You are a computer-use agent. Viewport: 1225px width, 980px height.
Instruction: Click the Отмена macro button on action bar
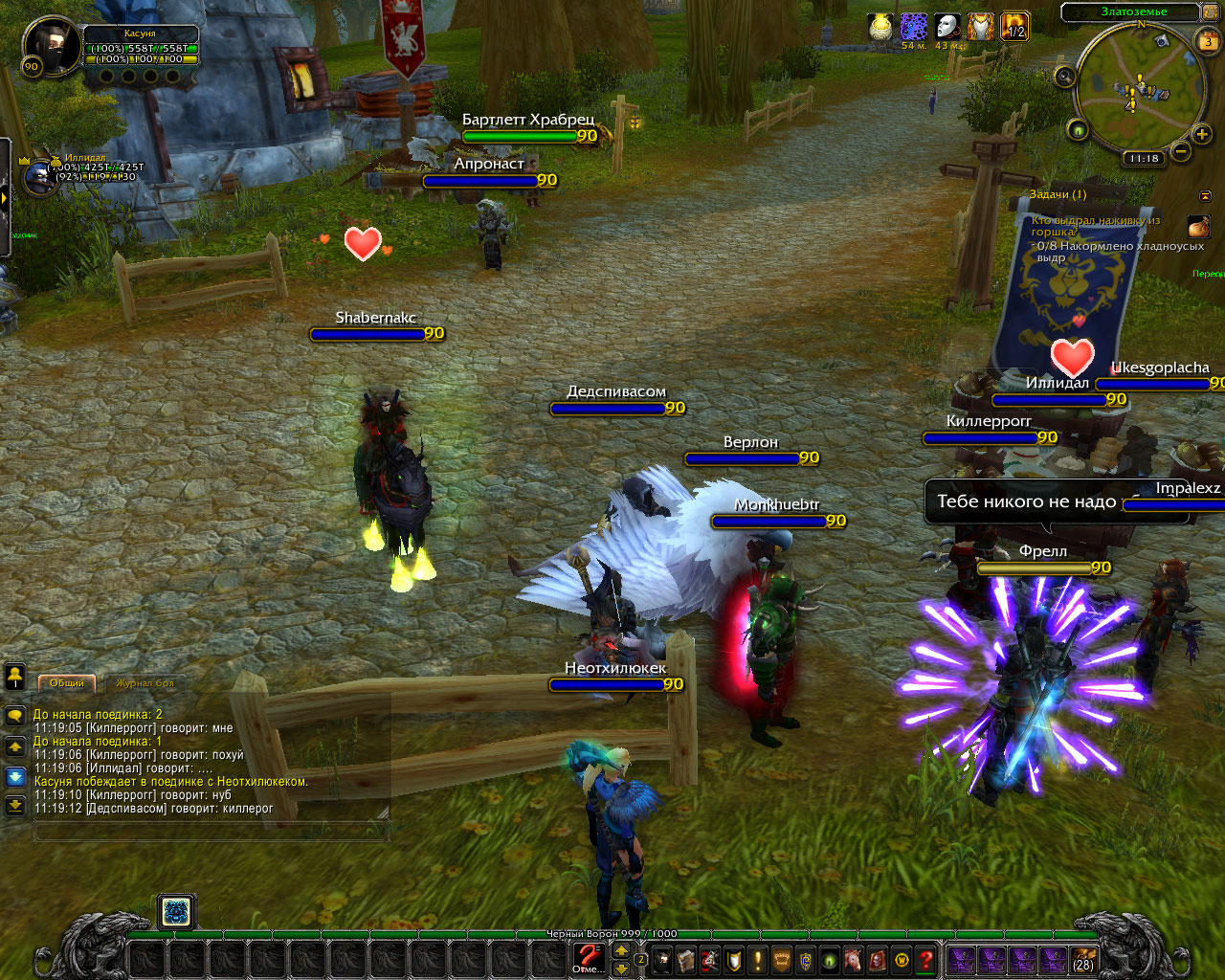(x=588, y=957)
